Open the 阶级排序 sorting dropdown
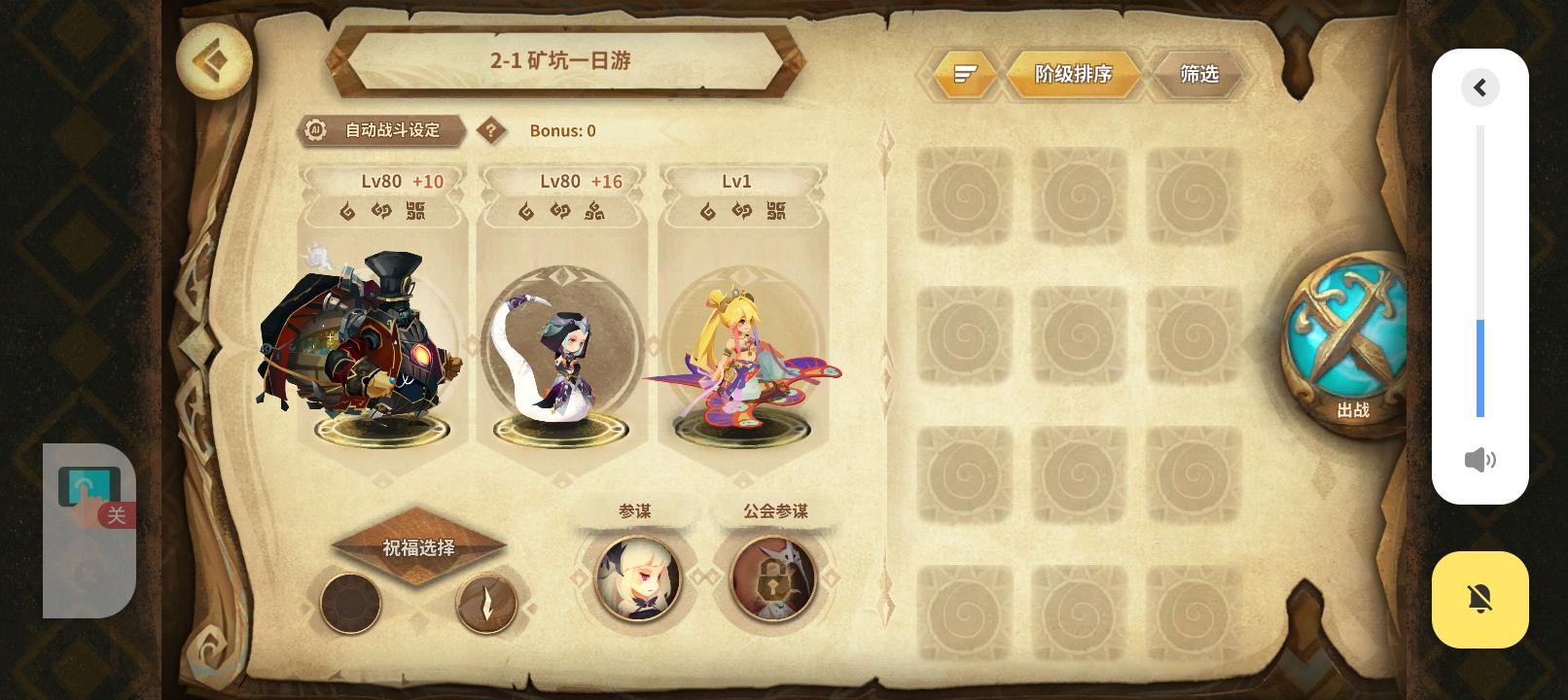Image resolution: width=1568 pixels, height=700 pixels. click(1073, 74)
